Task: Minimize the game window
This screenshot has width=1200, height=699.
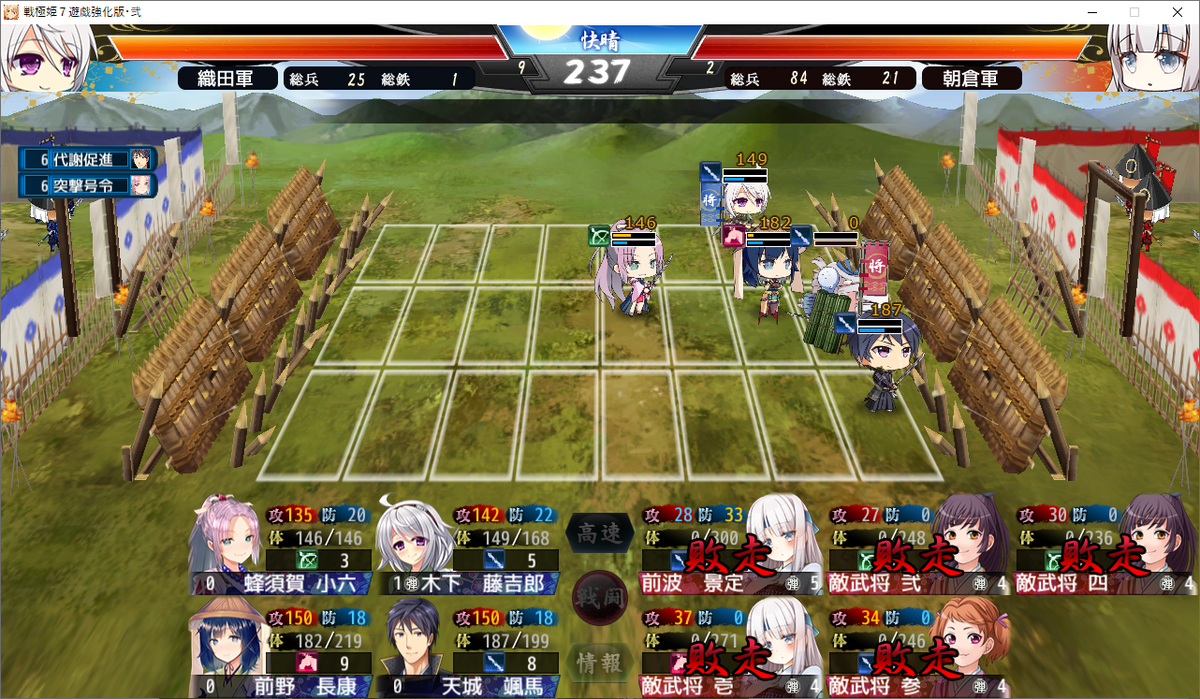Action: point(1087,12)
